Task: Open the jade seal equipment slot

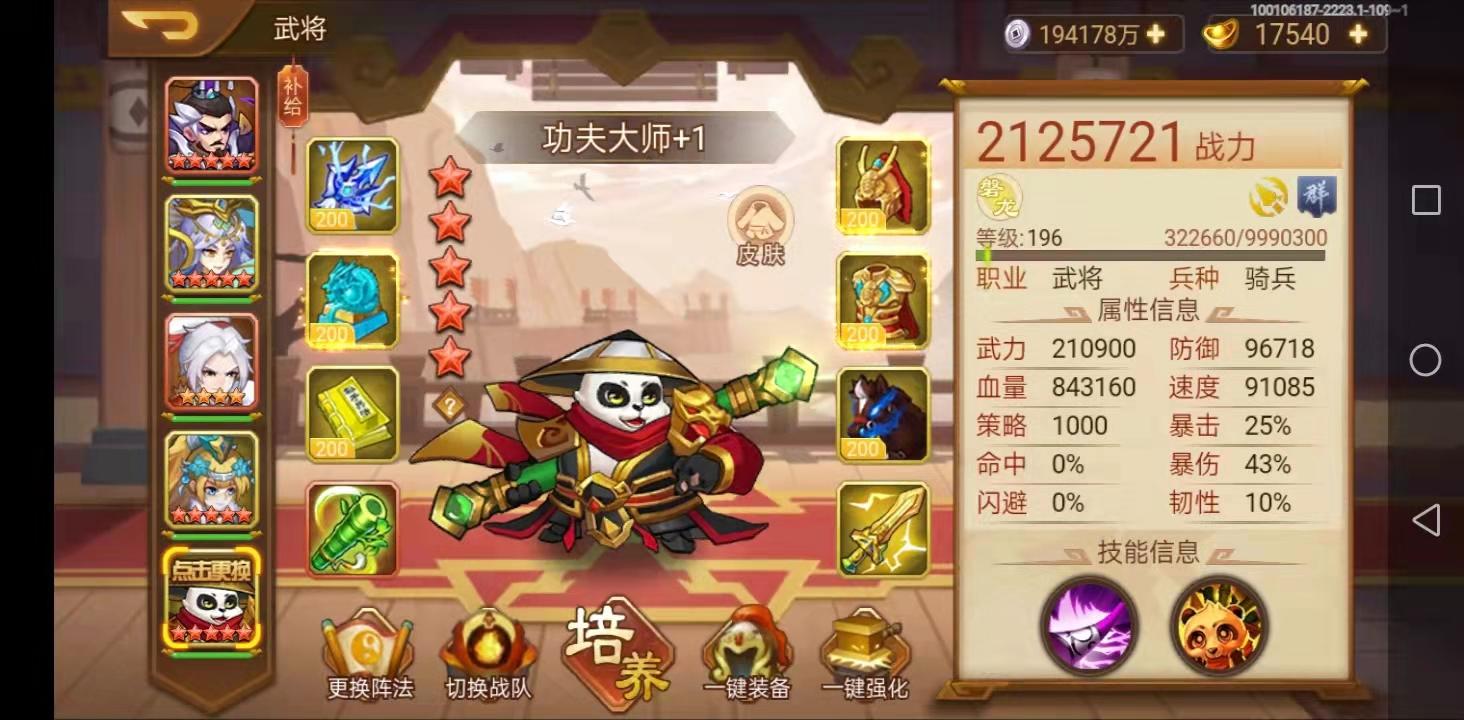Action: (x=352, y=300)
